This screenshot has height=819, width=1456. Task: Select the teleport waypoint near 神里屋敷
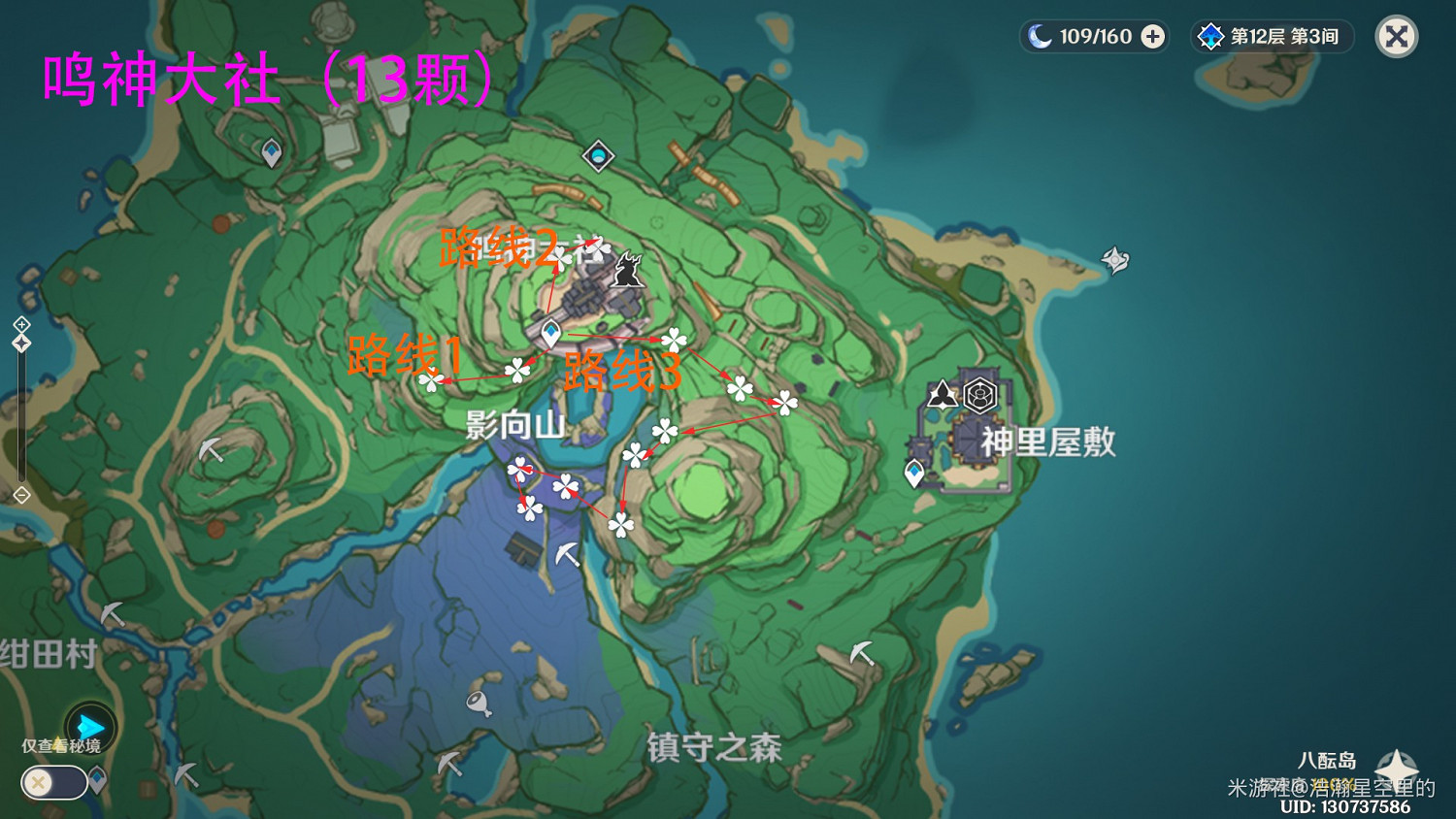point(913,473)
